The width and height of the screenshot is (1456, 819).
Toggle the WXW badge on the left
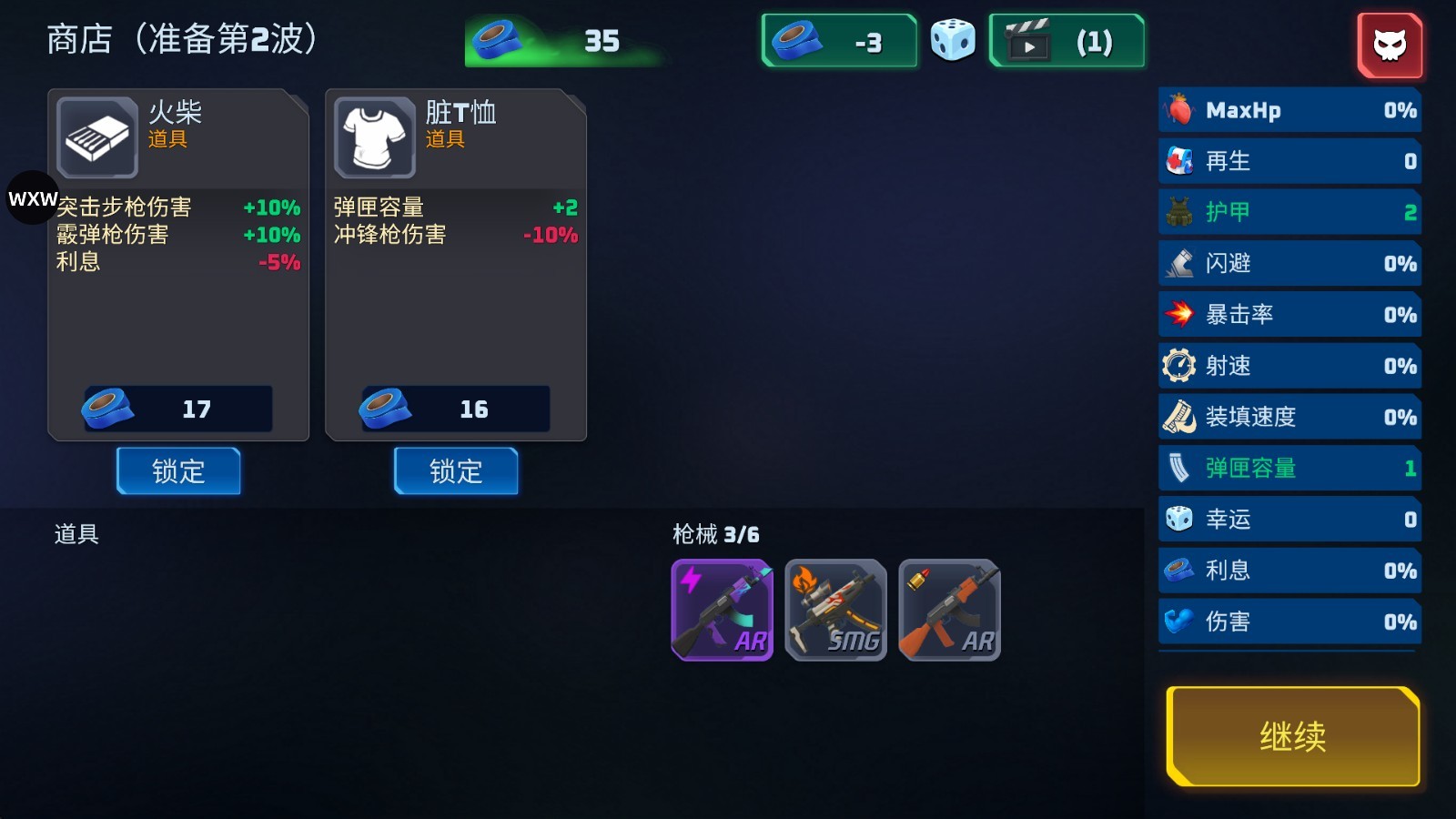[31, 198]
